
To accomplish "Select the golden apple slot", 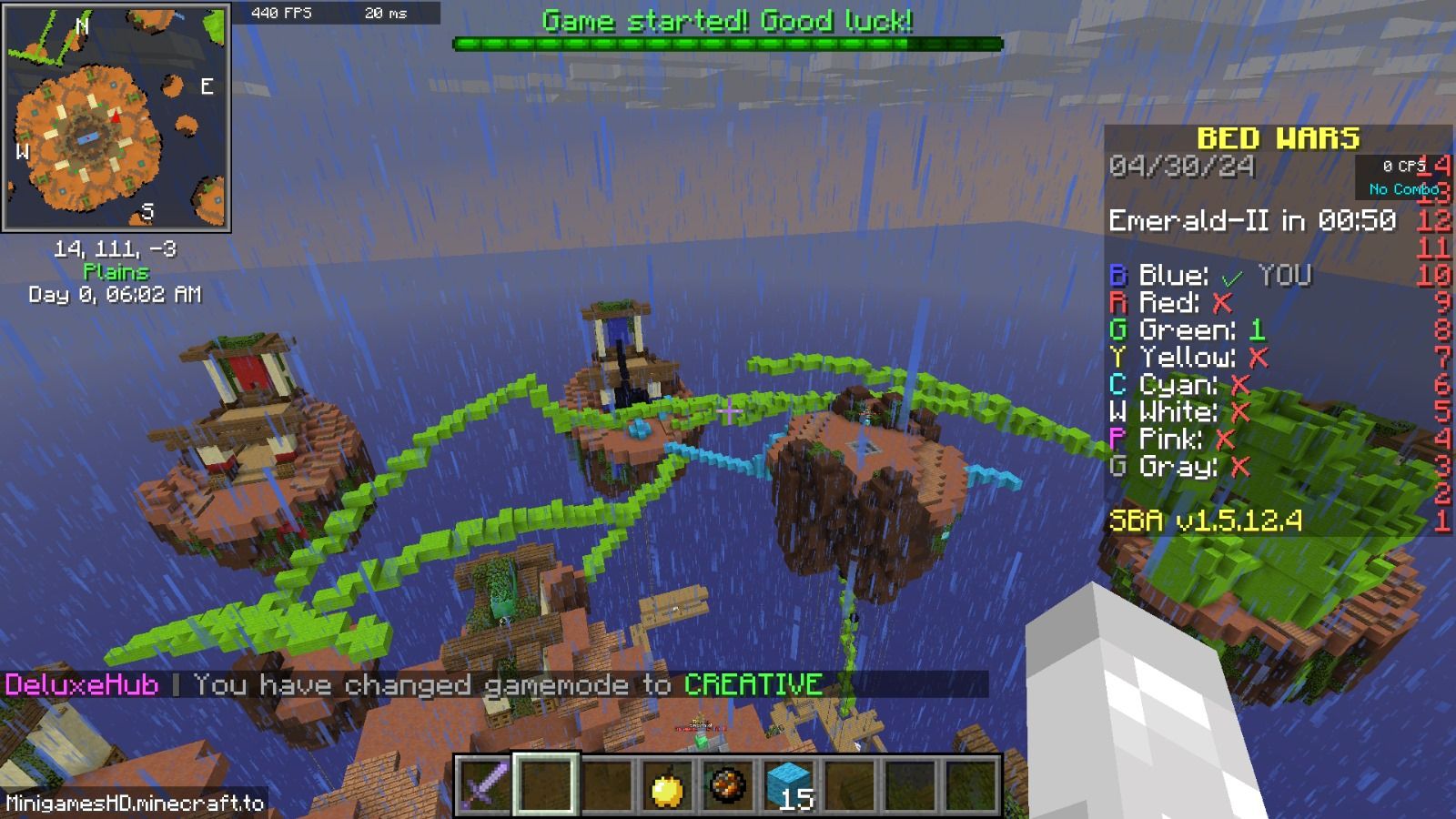I will [667, 784].
